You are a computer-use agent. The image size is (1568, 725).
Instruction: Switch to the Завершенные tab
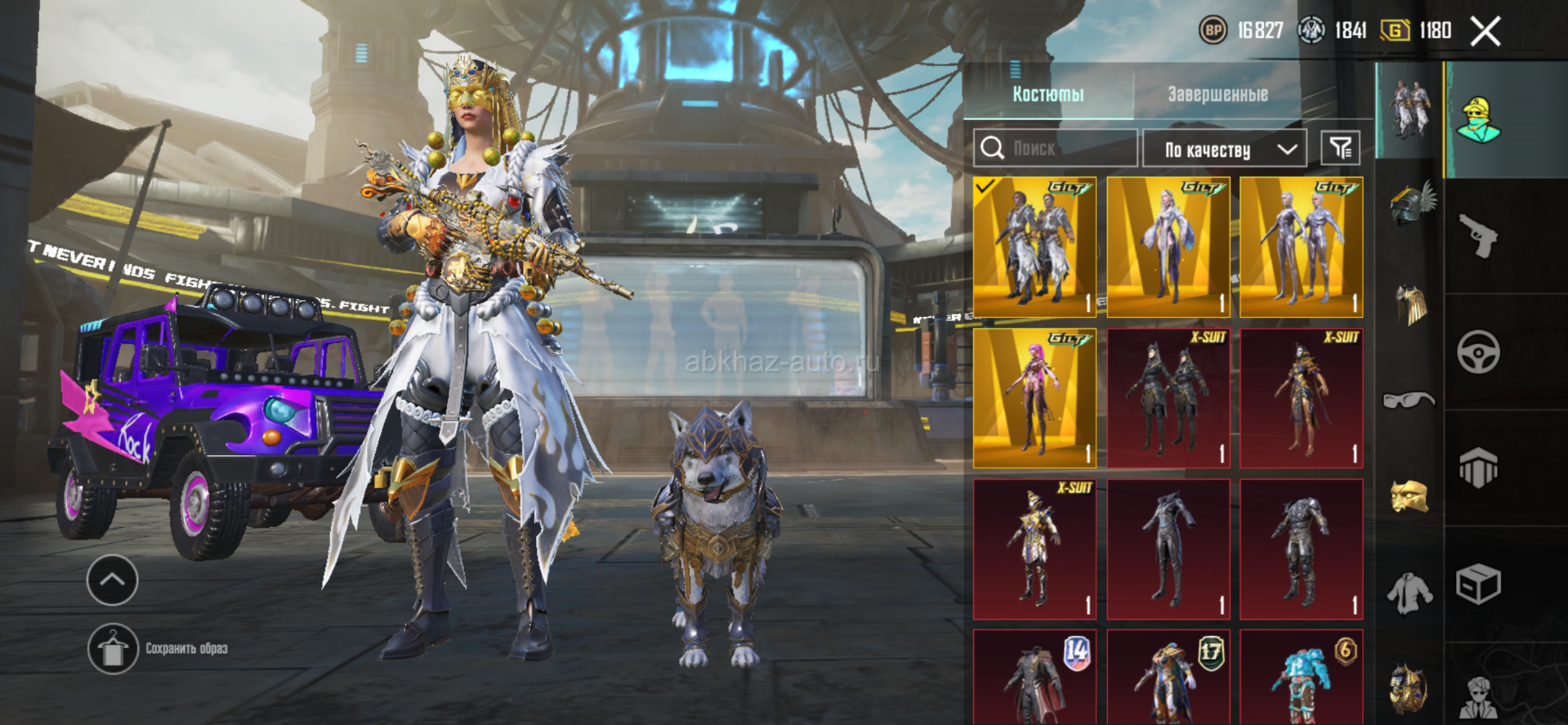pos(1217,94)
